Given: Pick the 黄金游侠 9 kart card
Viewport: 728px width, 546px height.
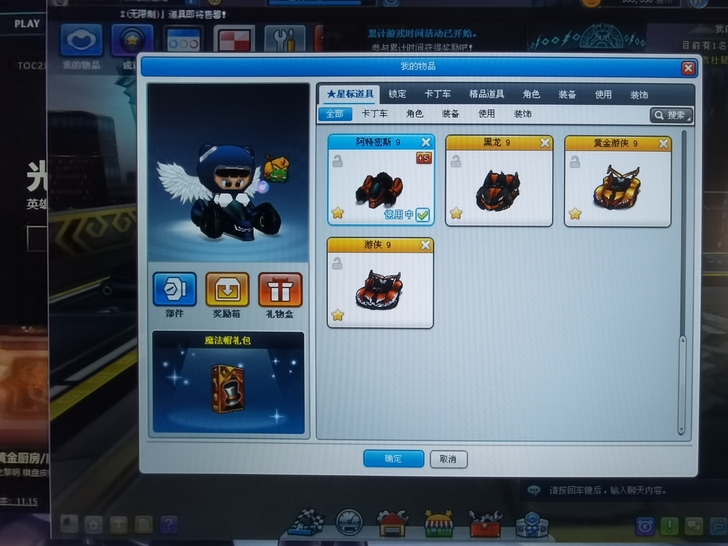Looking at the screenshot, I should point(617,180).
